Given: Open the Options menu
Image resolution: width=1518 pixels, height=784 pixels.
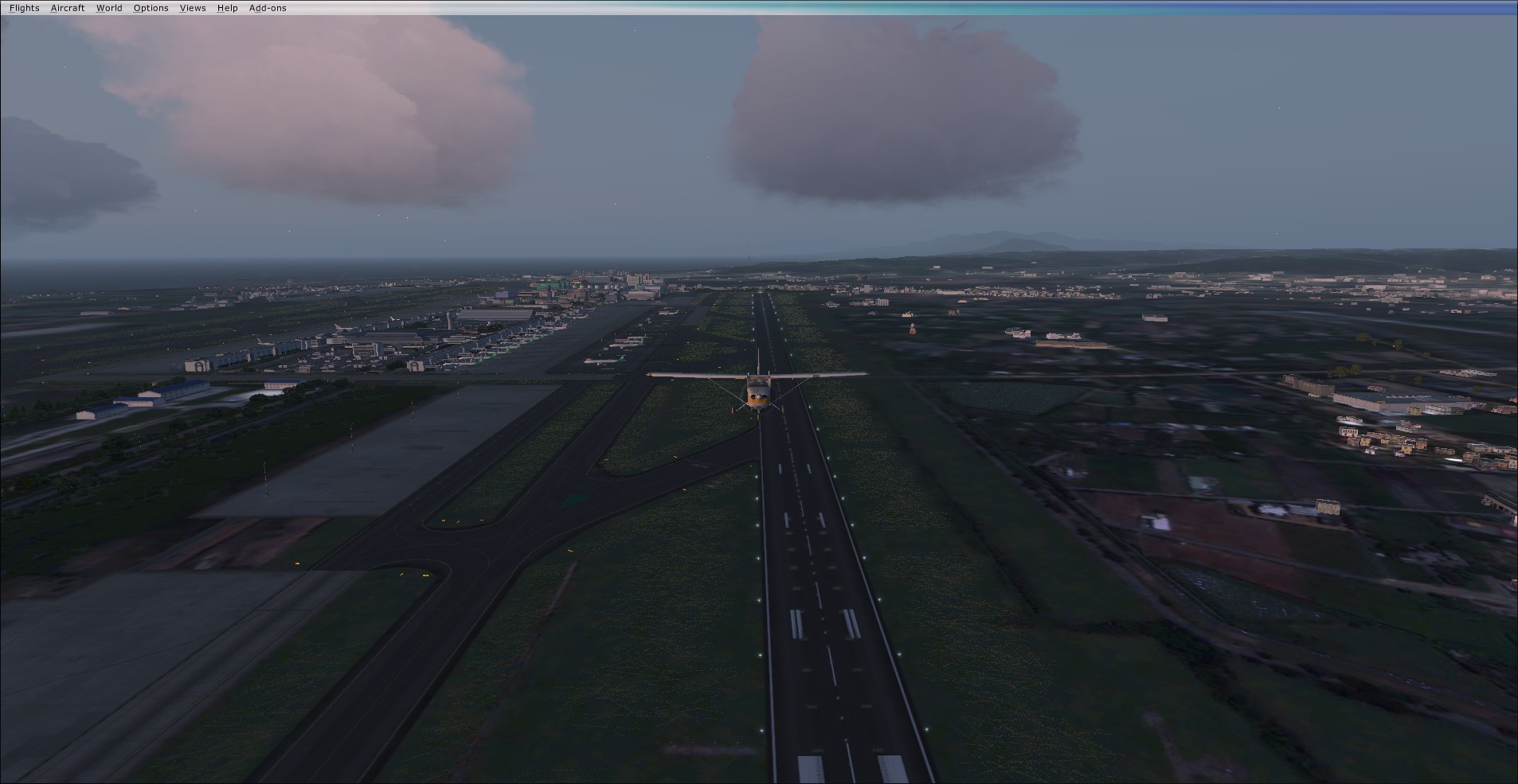Looking at the screenshot, I should (151, 8).
